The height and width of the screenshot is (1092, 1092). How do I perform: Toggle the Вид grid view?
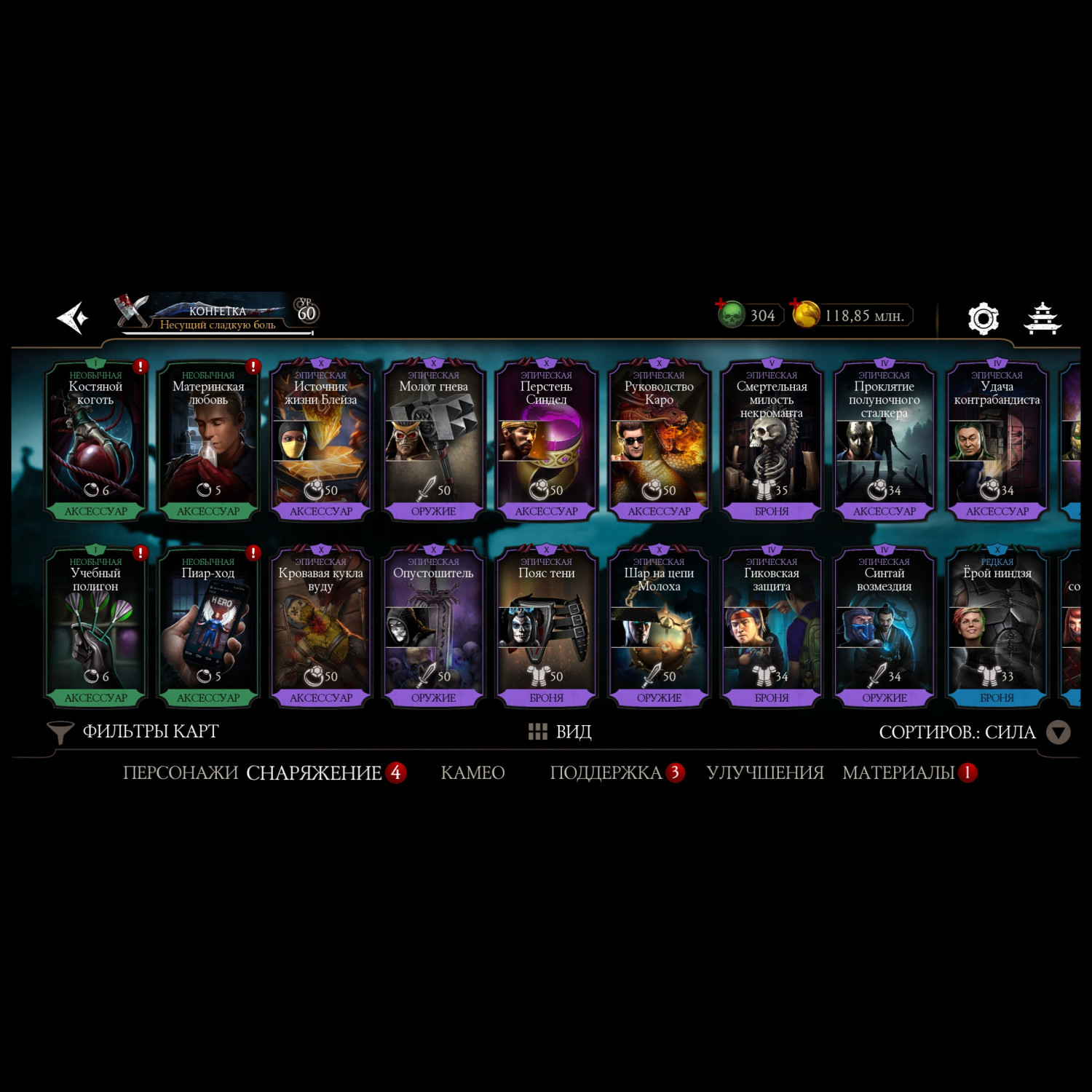(x=560, y=732)
